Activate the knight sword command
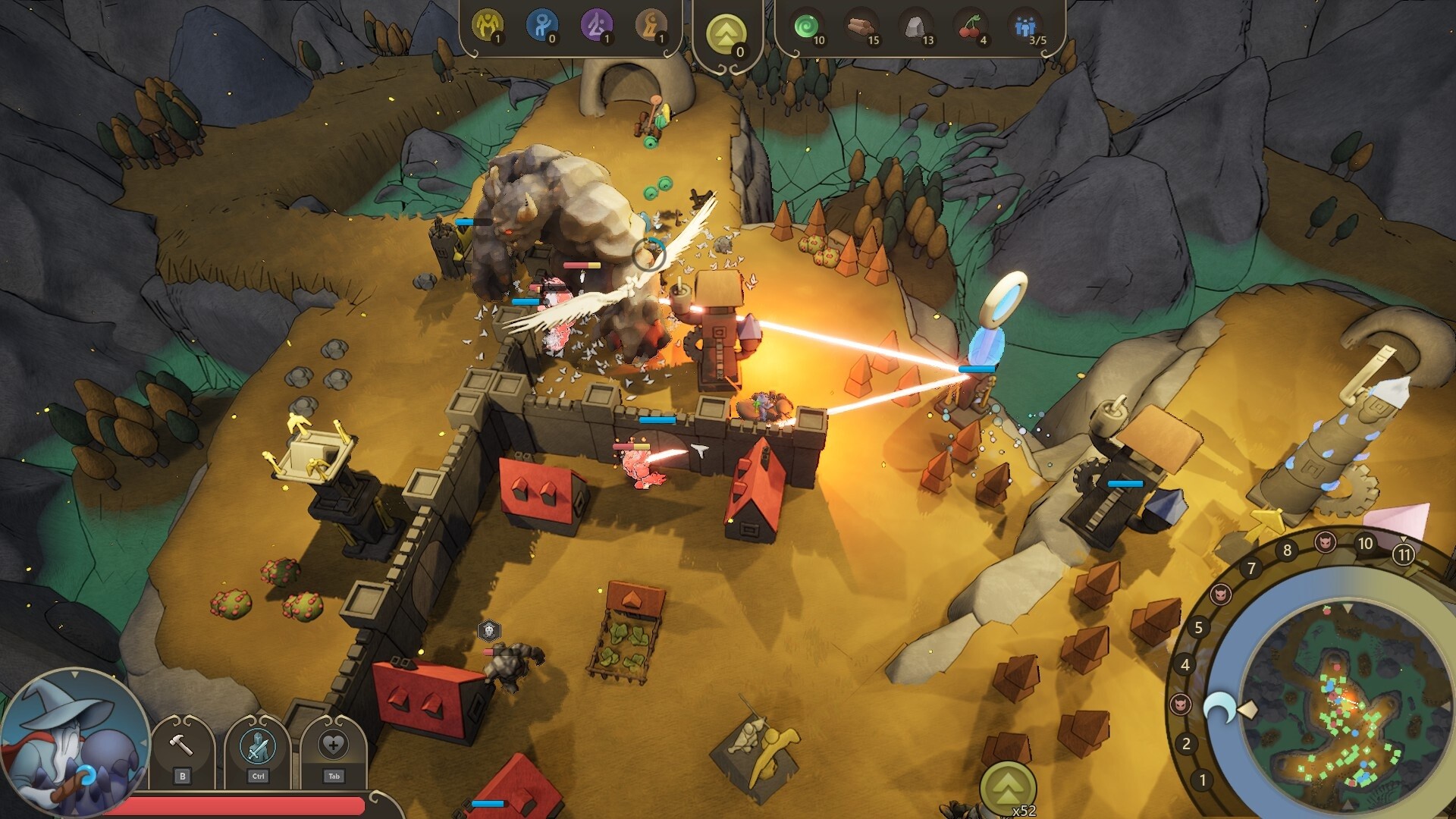This screenshot has width=1456, height=819. tap(258, 746)
